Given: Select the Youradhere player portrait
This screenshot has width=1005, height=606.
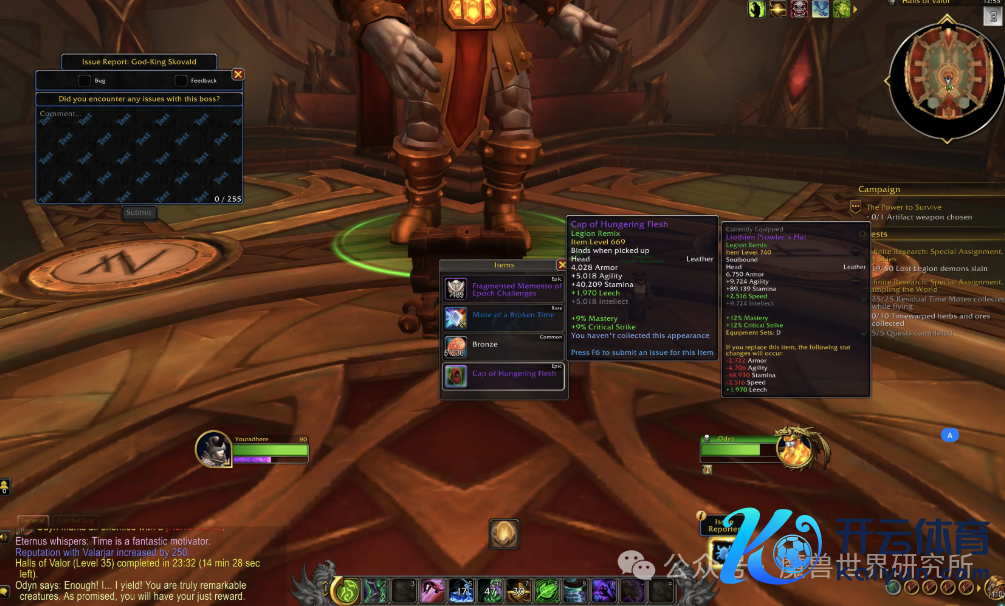Looking at the screenshot, I should [x=213, y=449].
